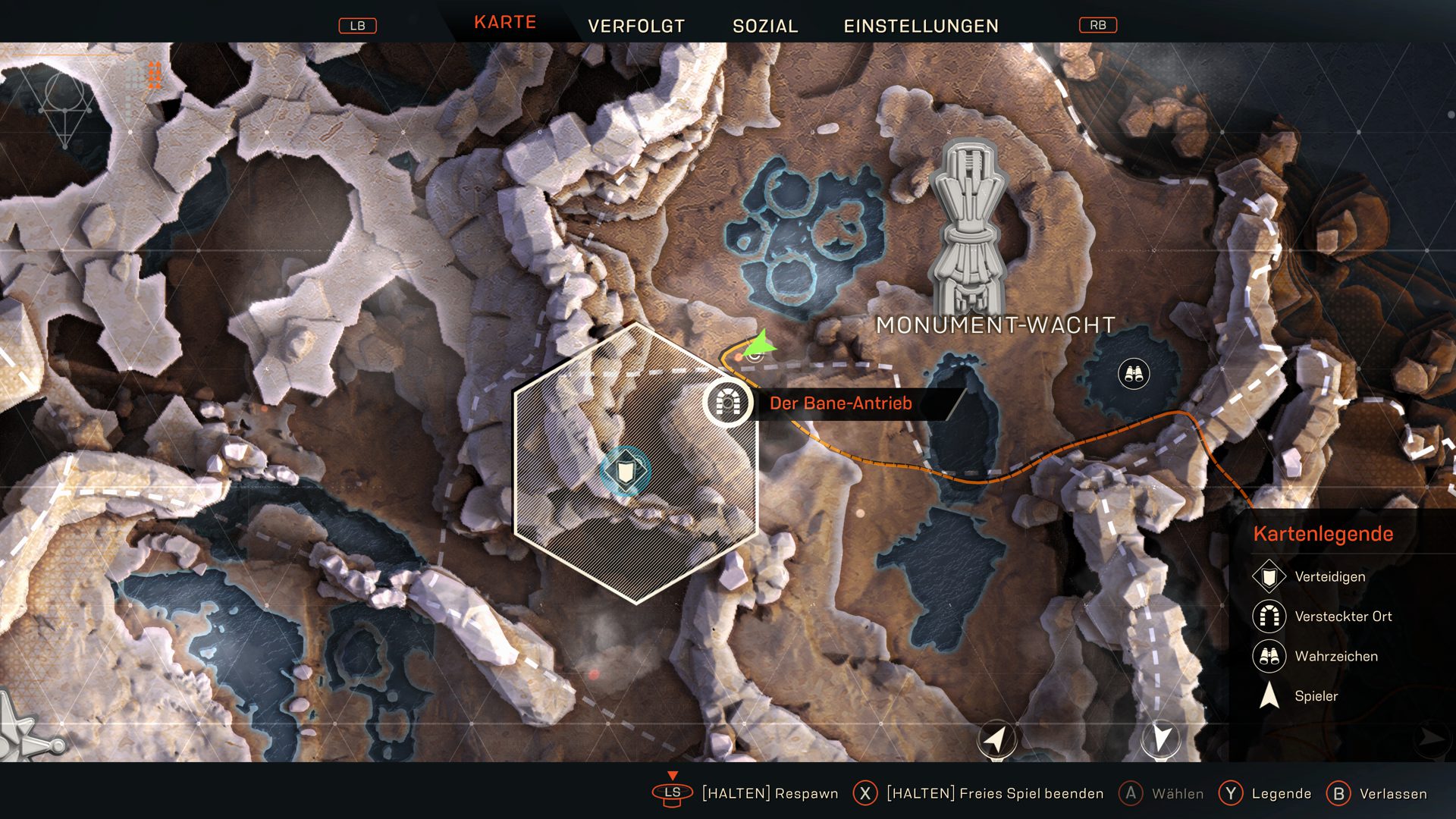
Task: Click Verlassen to leave the map
Action: (1392, 794)
